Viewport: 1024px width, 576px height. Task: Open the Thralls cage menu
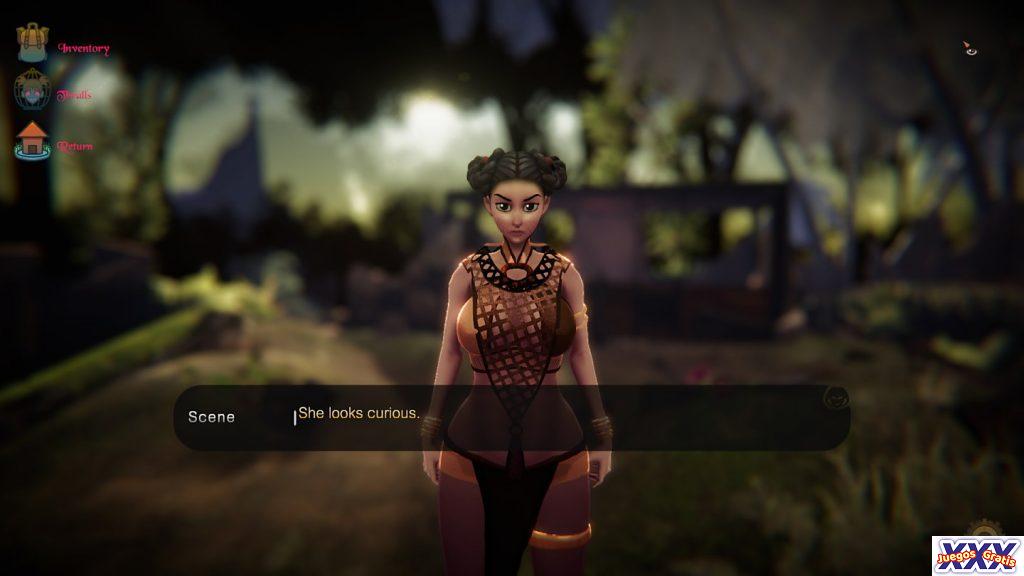pyautogui.click(x=33, y=93)
